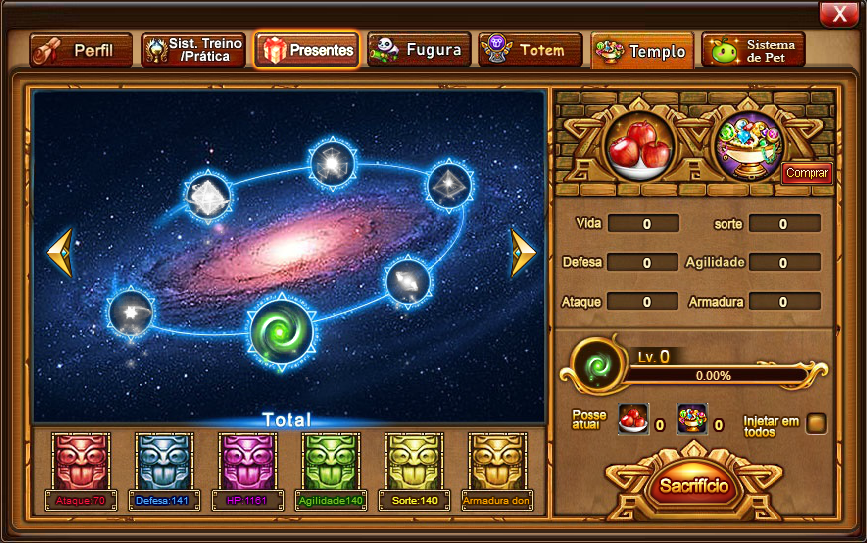Choose the red apples offering

tap(639, 147)
